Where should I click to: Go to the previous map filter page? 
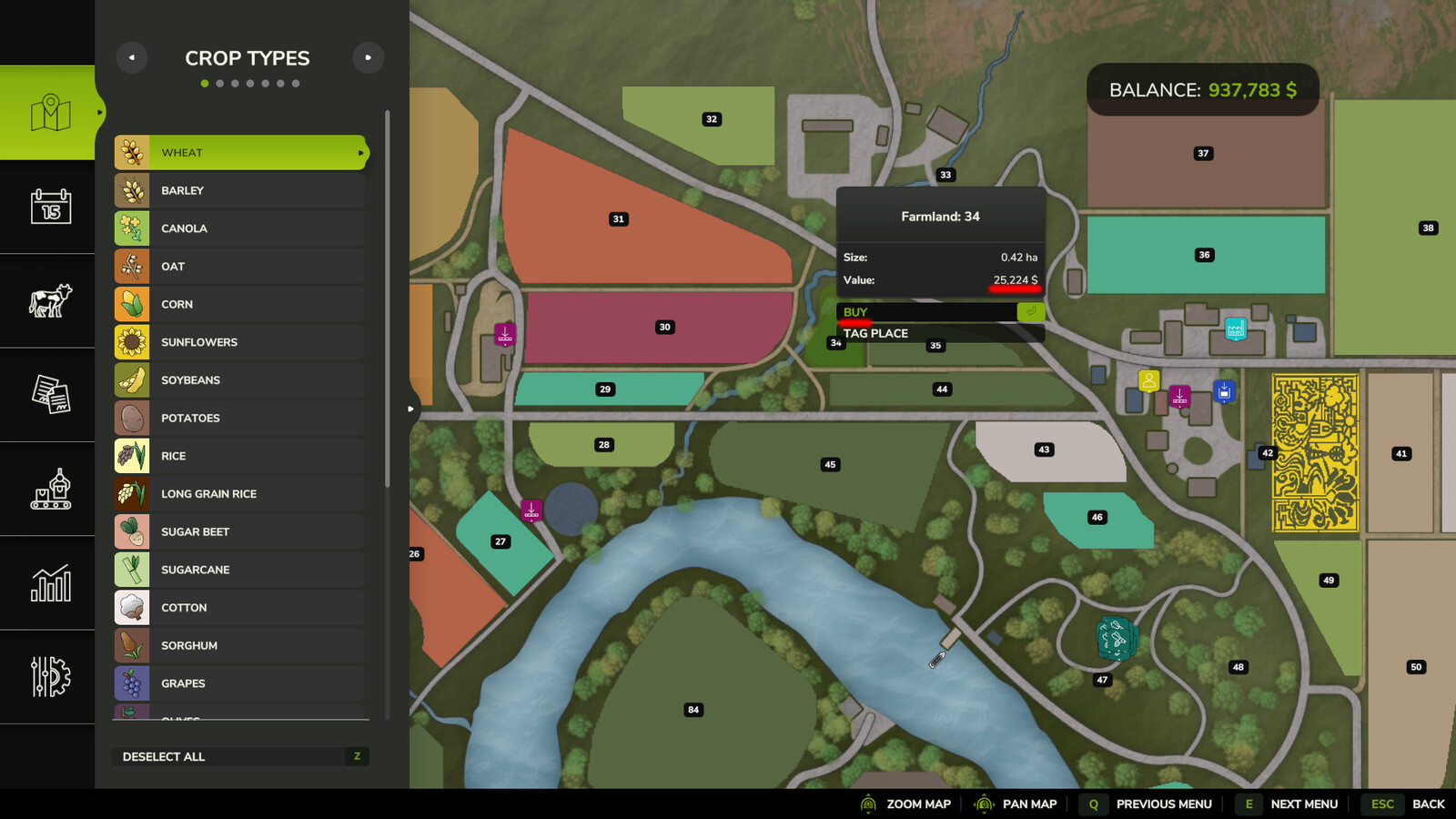pyautogui.click(x=132, y=58)
